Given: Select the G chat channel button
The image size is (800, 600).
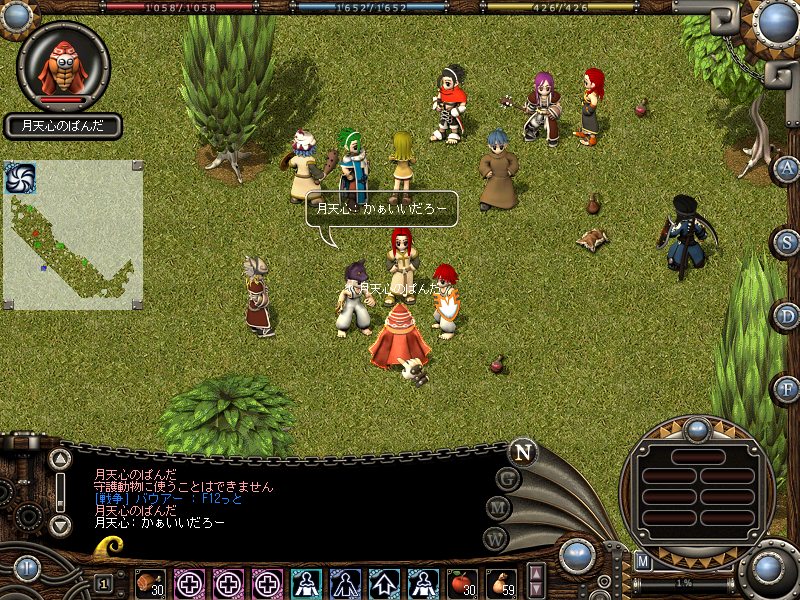Looking at the screenshot, I should 507,479.
